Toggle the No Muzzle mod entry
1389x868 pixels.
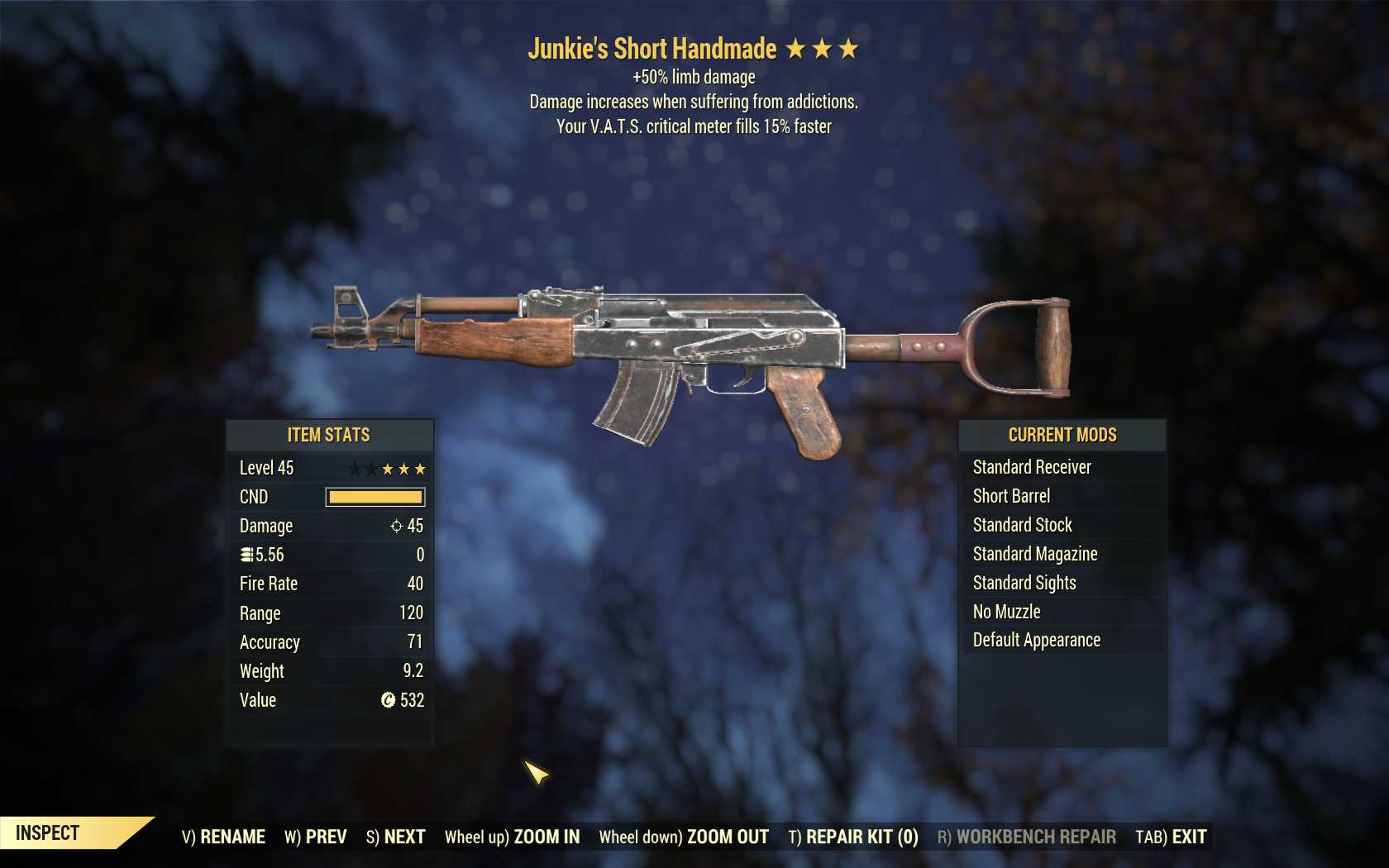click(x=1007, y=612)
